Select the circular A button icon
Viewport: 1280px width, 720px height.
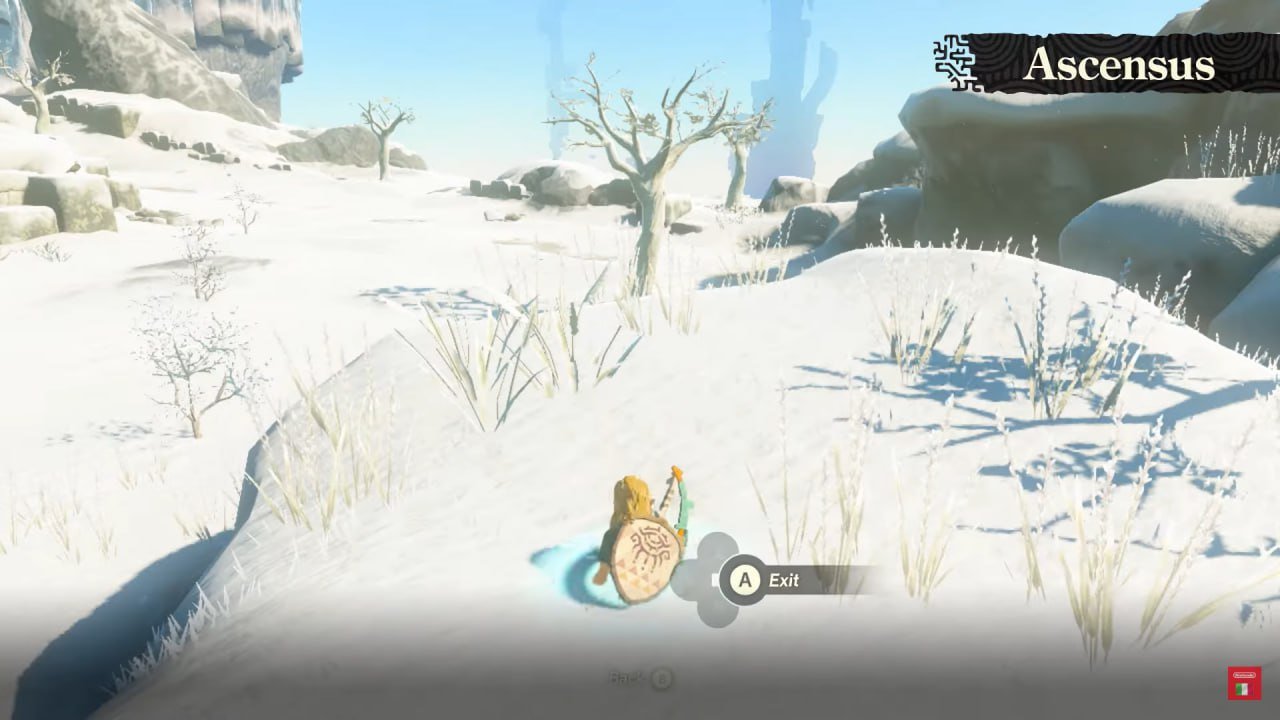744,581
